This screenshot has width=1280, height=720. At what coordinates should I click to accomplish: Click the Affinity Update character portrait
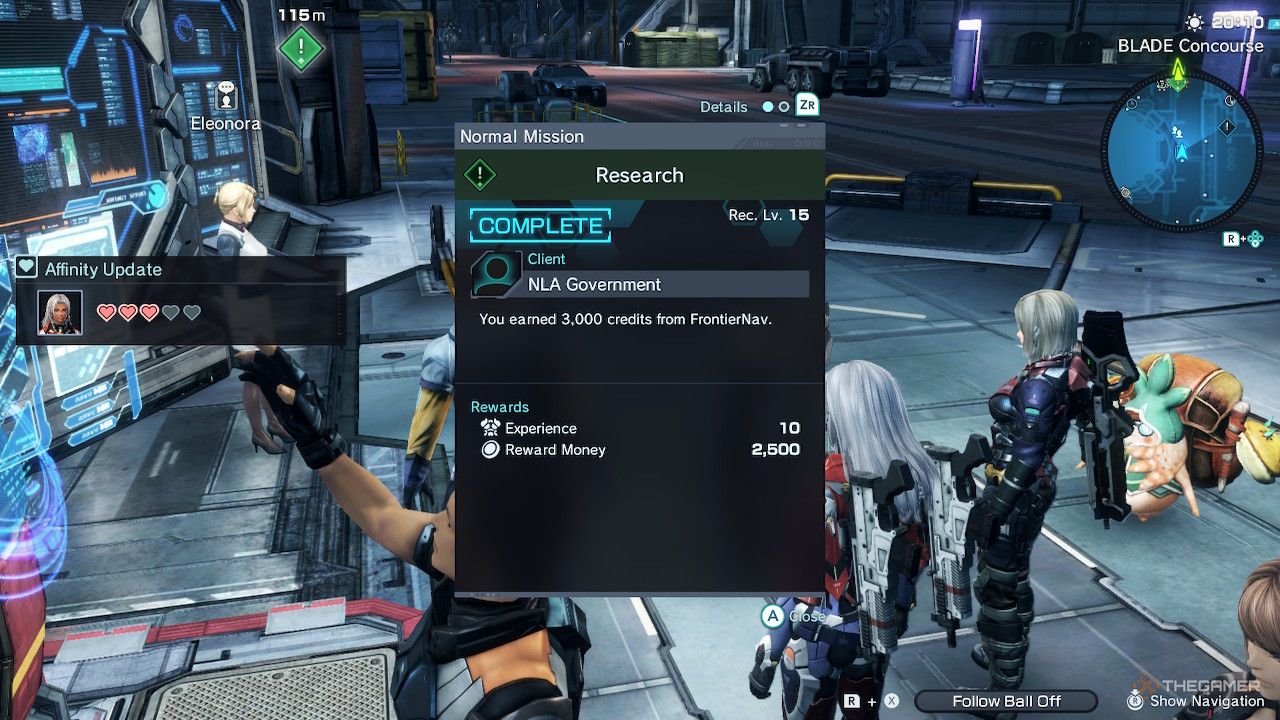[60, 313]
